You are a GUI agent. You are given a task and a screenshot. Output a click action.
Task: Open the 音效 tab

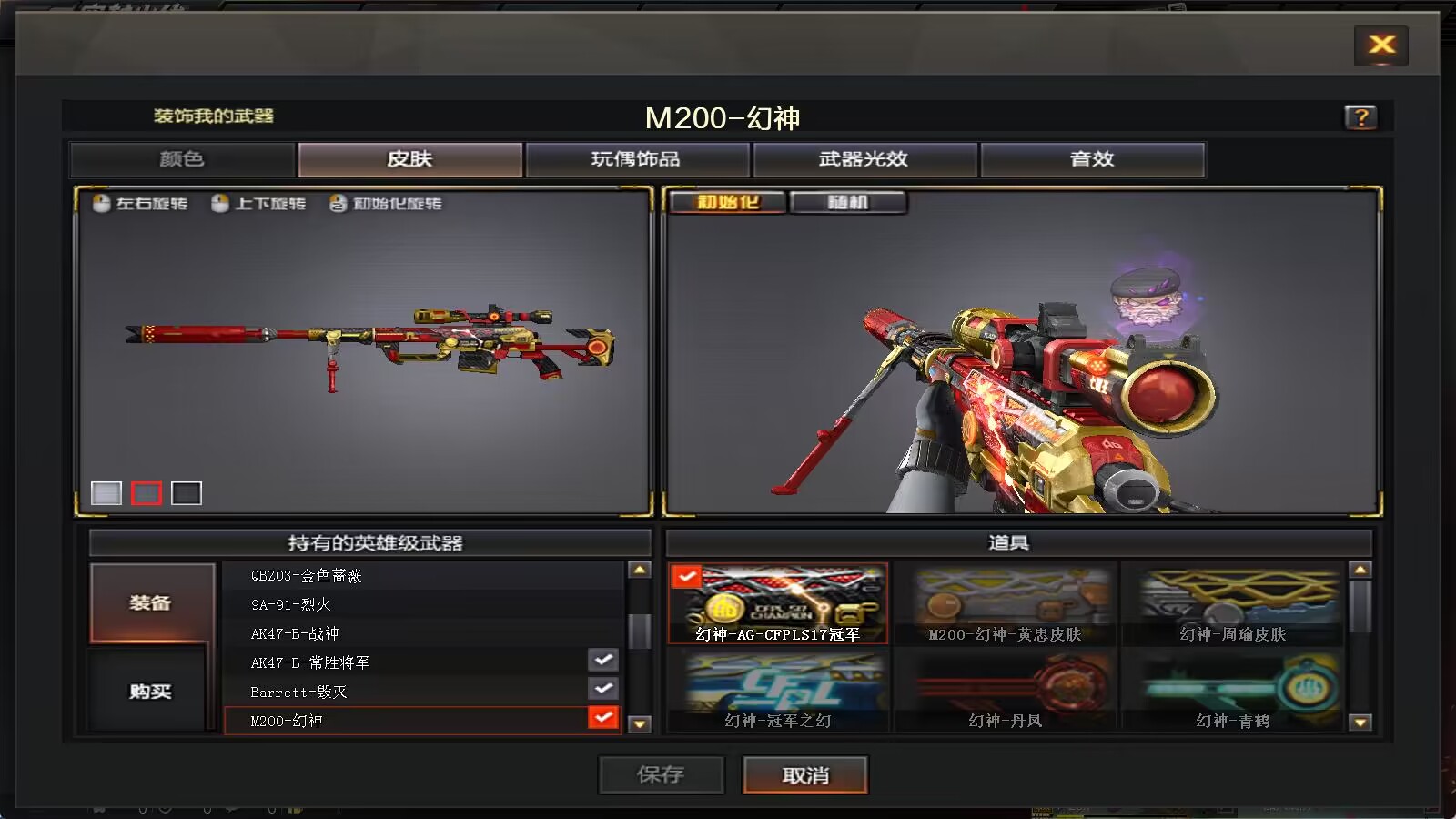1092,158
